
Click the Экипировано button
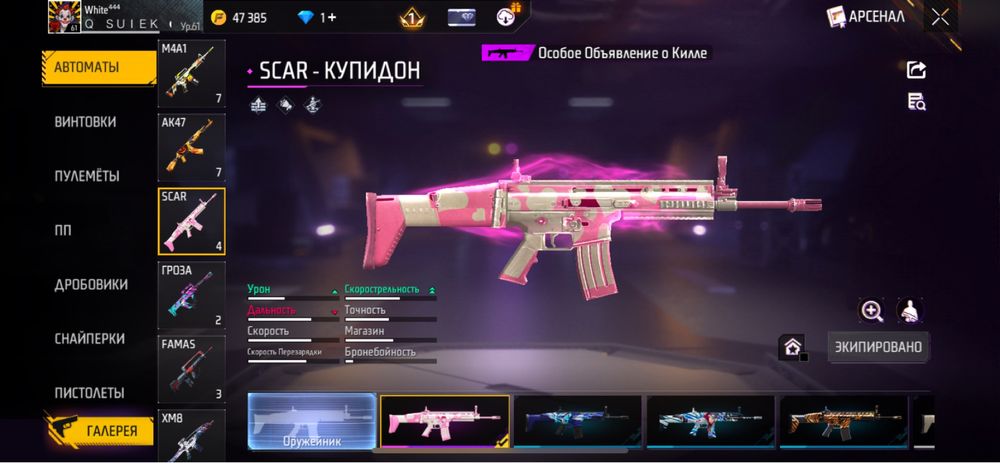click(878, 347)
